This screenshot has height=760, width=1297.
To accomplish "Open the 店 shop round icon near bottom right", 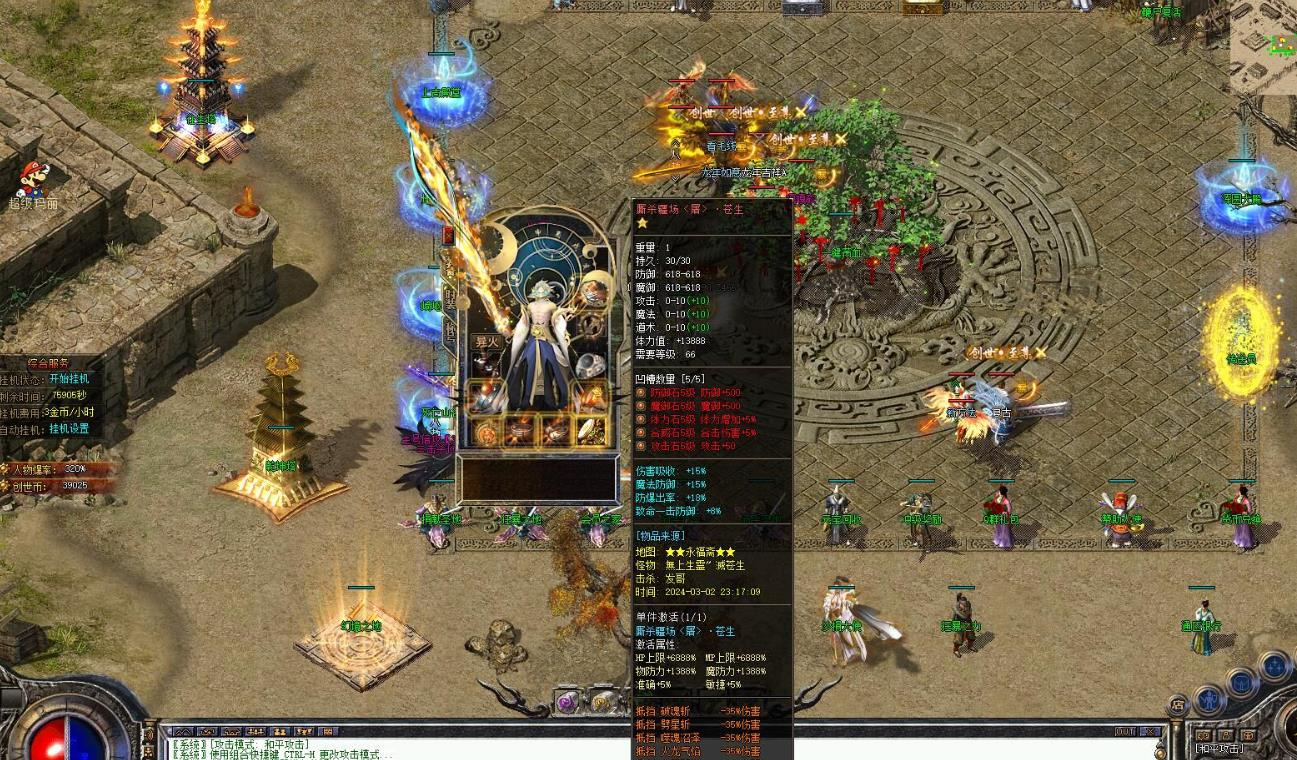I will (x=1177, y=704).
